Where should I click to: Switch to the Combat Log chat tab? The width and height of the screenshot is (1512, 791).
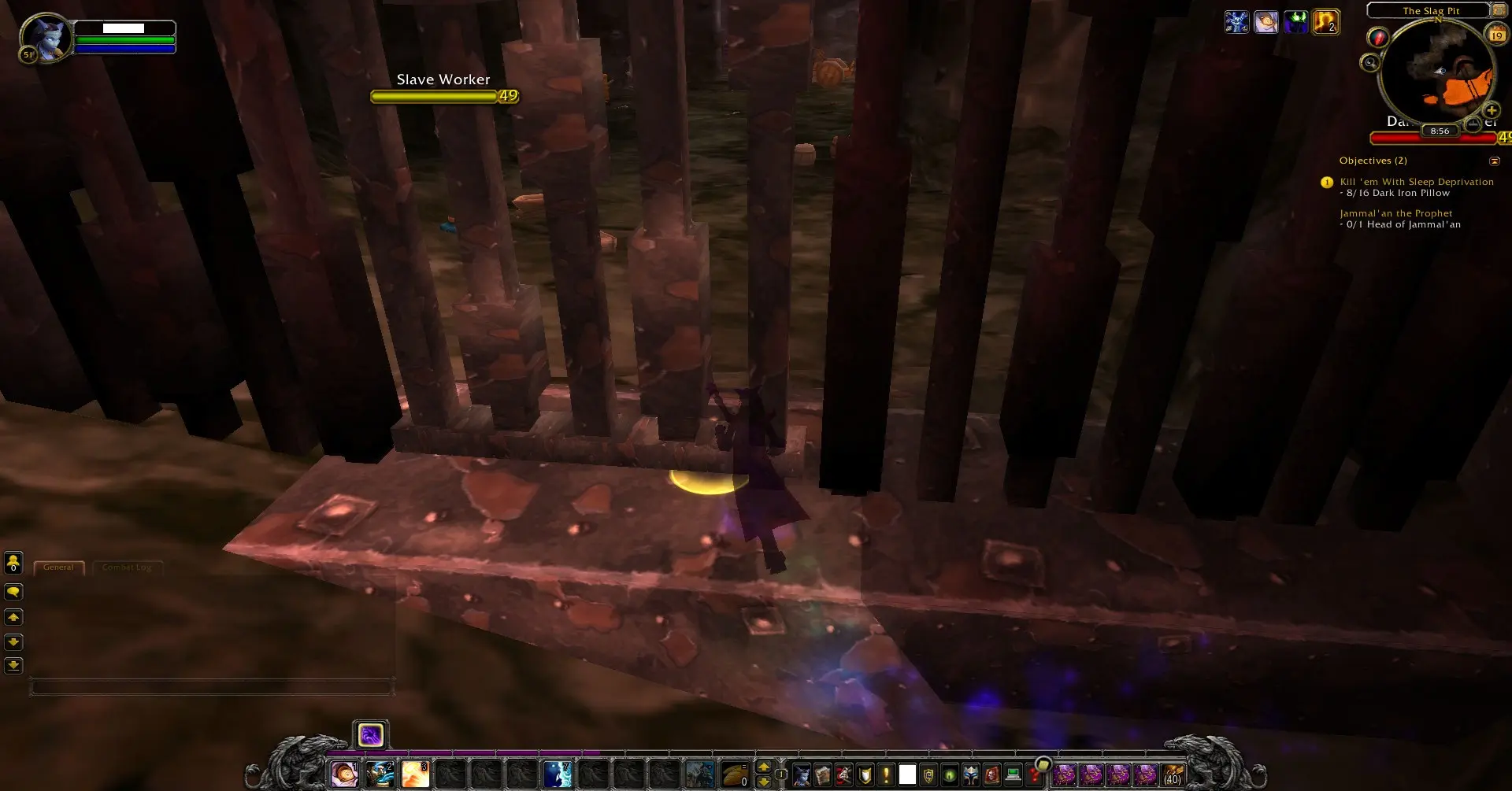pos(127,567)
